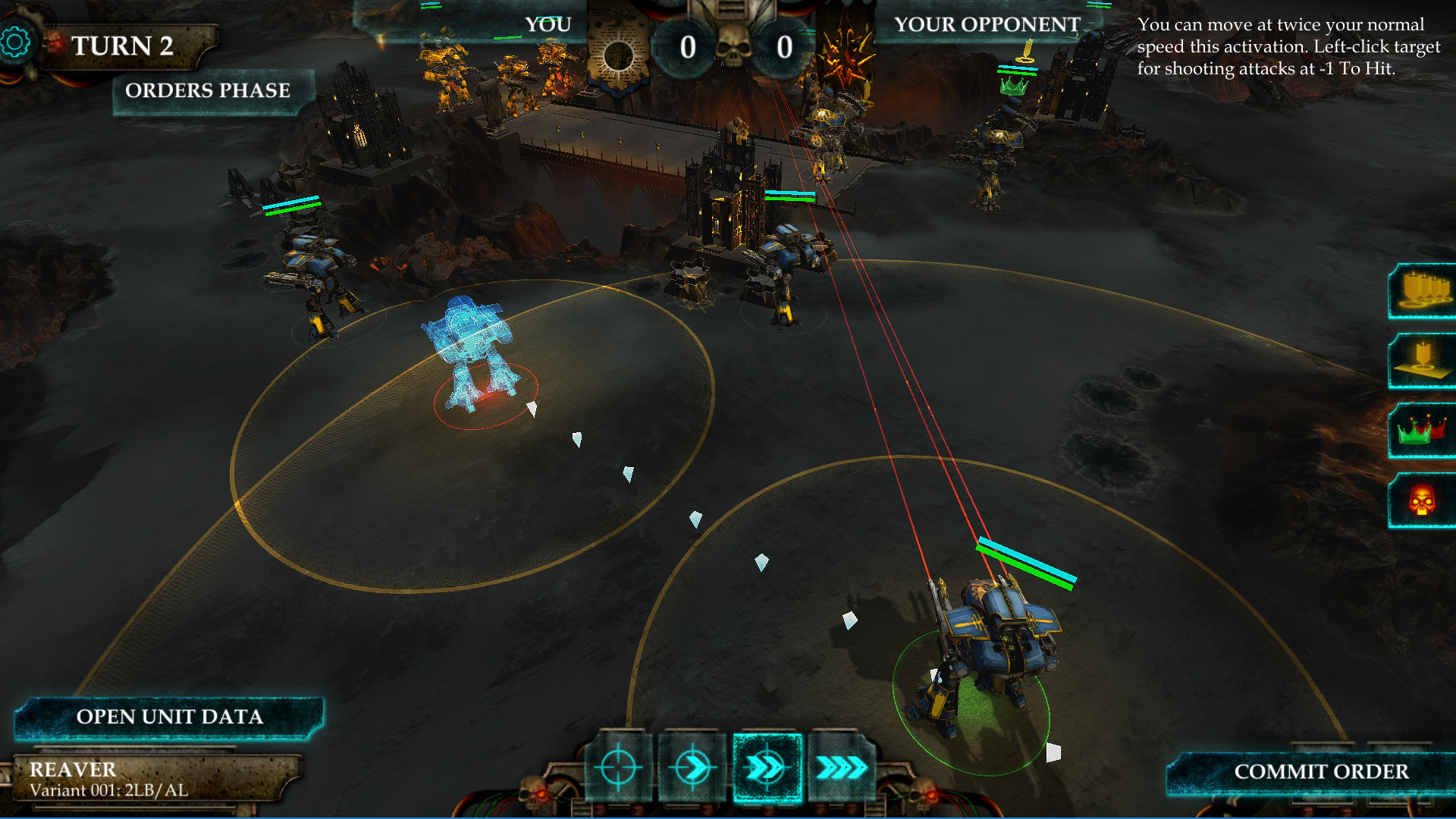Click the single gold marker objective icon
Image resolution: width=1456 pixels, height=819 pixels.
(1423, 361)
